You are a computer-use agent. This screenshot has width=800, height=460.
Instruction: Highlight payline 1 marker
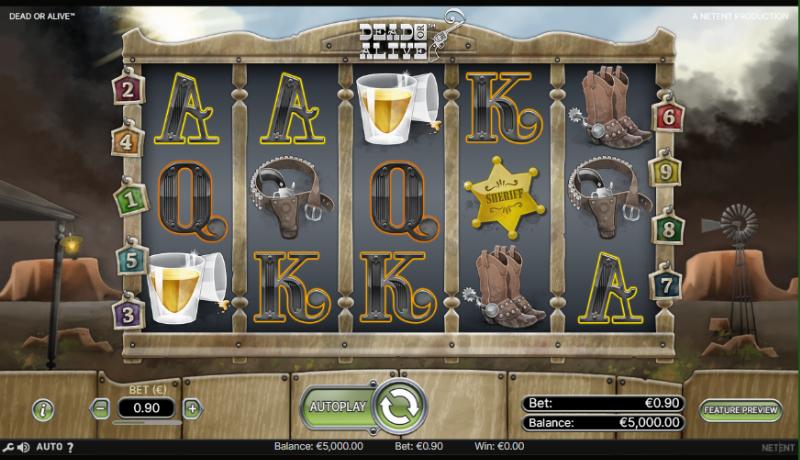128,199
